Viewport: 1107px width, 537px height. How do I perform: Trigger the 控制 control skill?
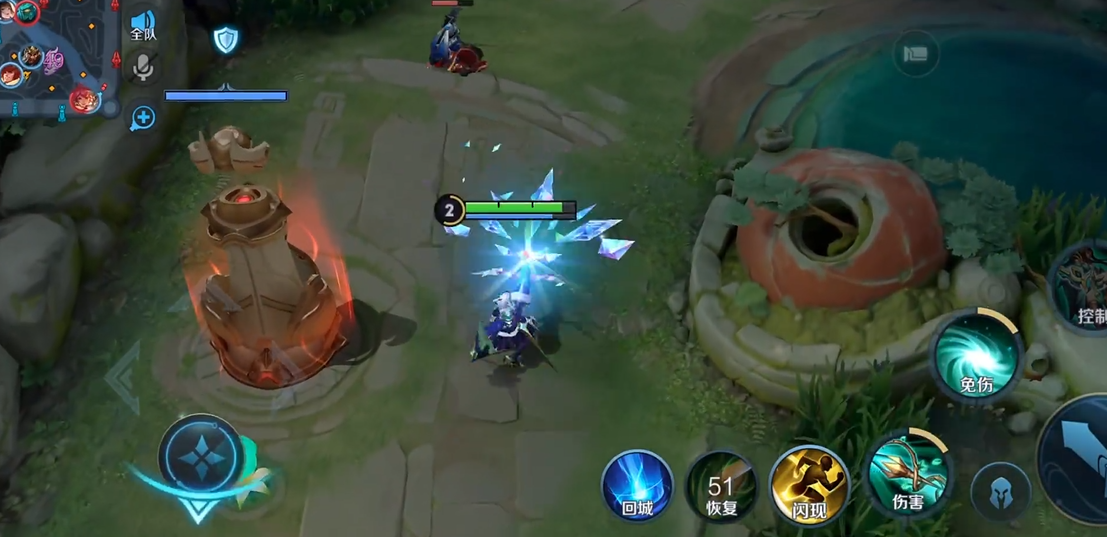point(1085,290)
